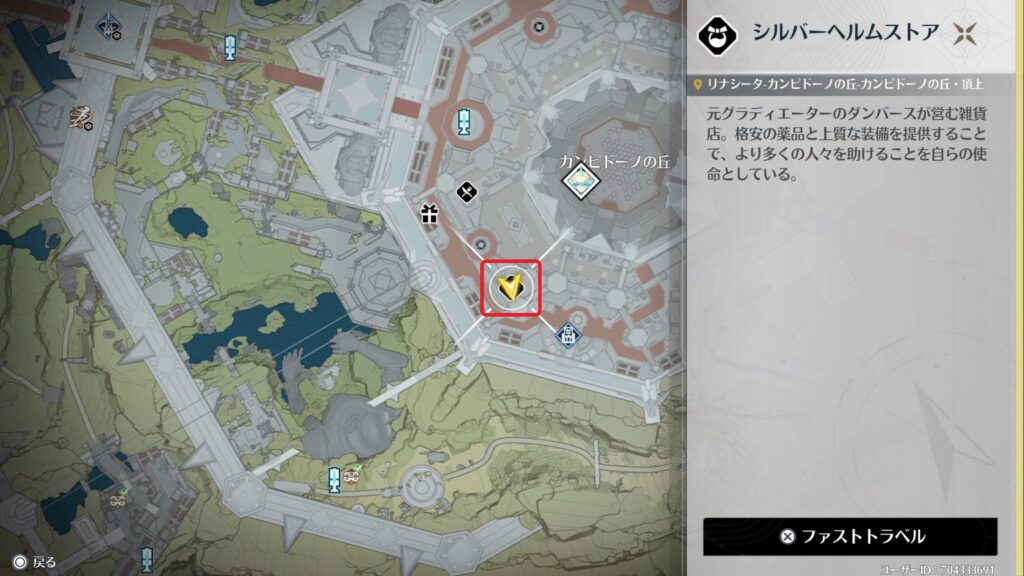
Task: Select the カンピドーノの丘 diamond waypoint
Action: (x=578, y=181)
